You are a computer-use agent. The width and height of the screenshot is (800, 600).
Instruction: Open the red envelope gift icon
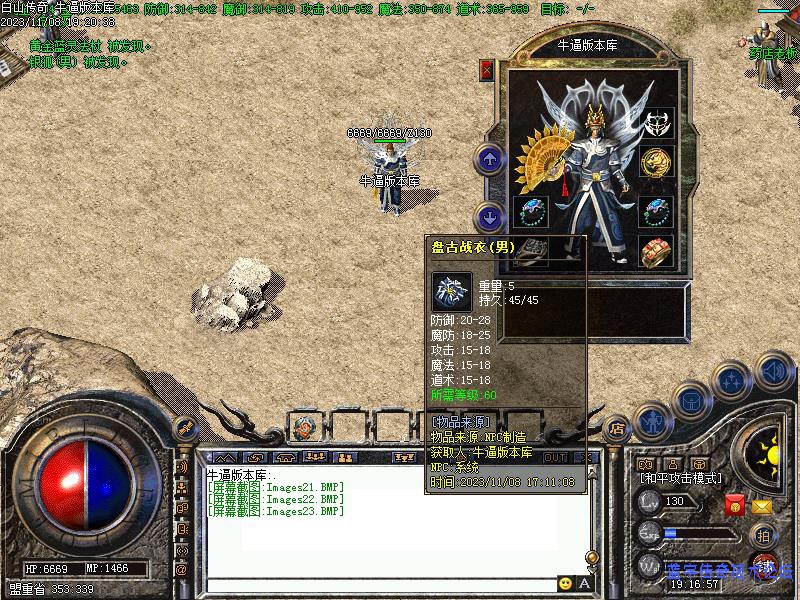point(735,506)
